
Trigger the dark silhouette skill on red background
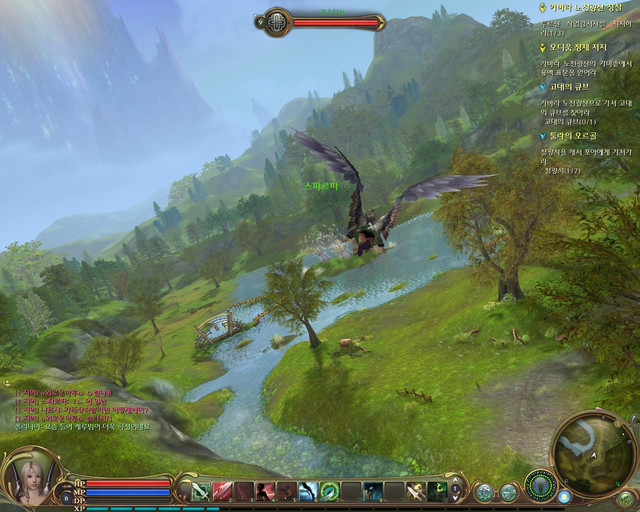coord(265,491)
